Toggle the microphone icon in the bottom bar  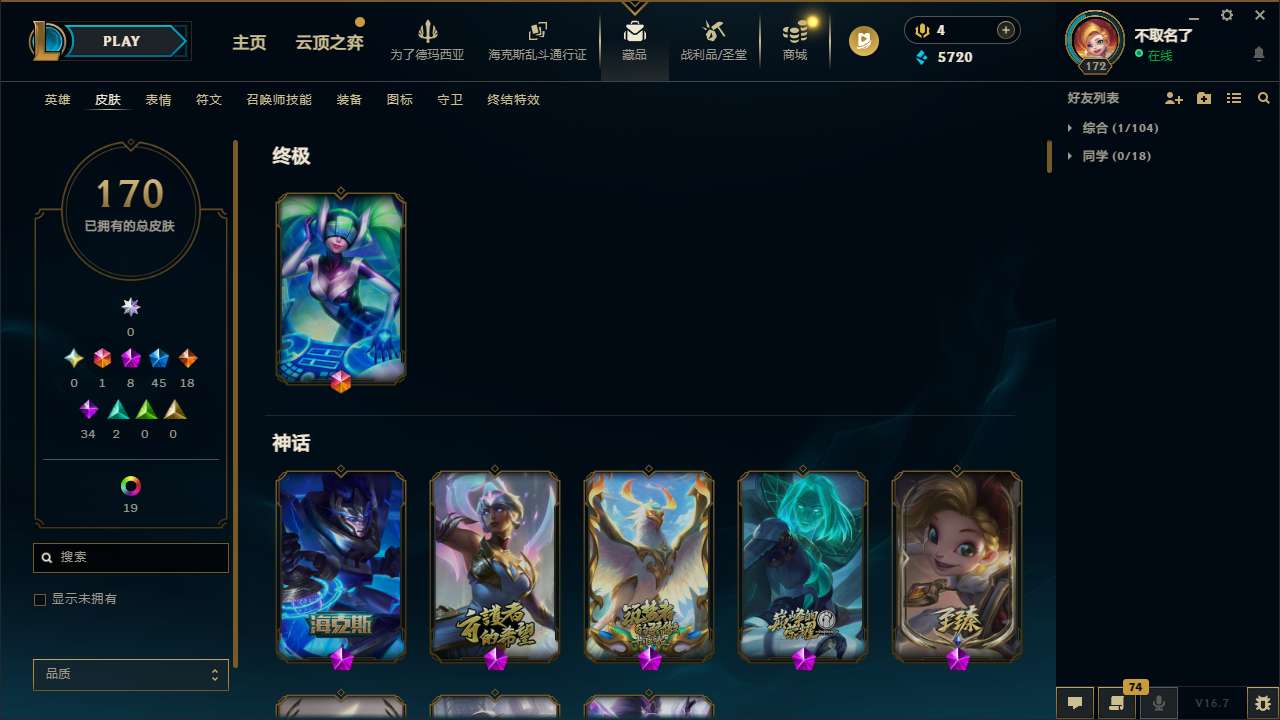point(1158,702)
